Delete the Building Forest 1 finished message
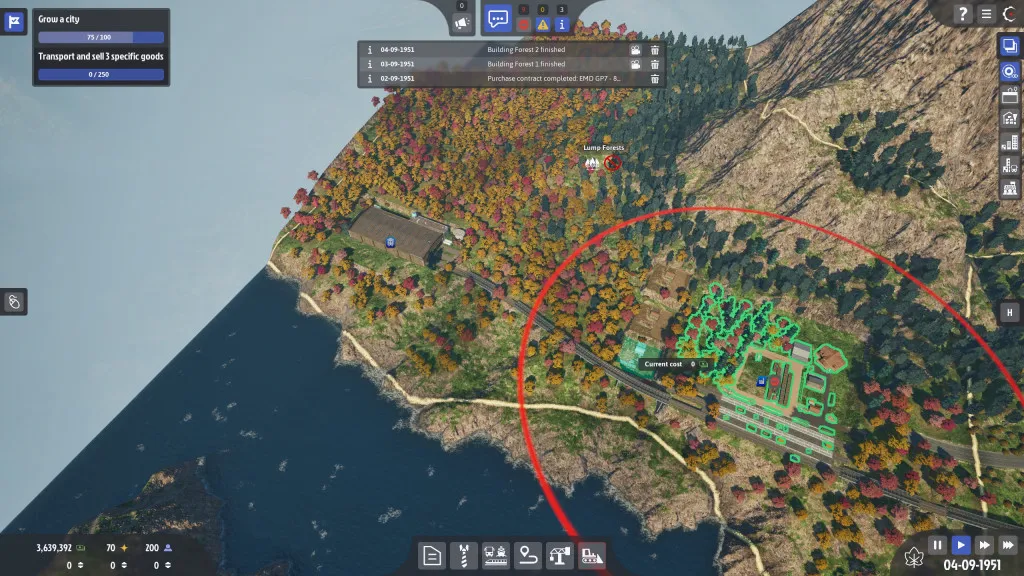Image resolution: width=1024 pixels, height=576 pixels. pos(655,64)
